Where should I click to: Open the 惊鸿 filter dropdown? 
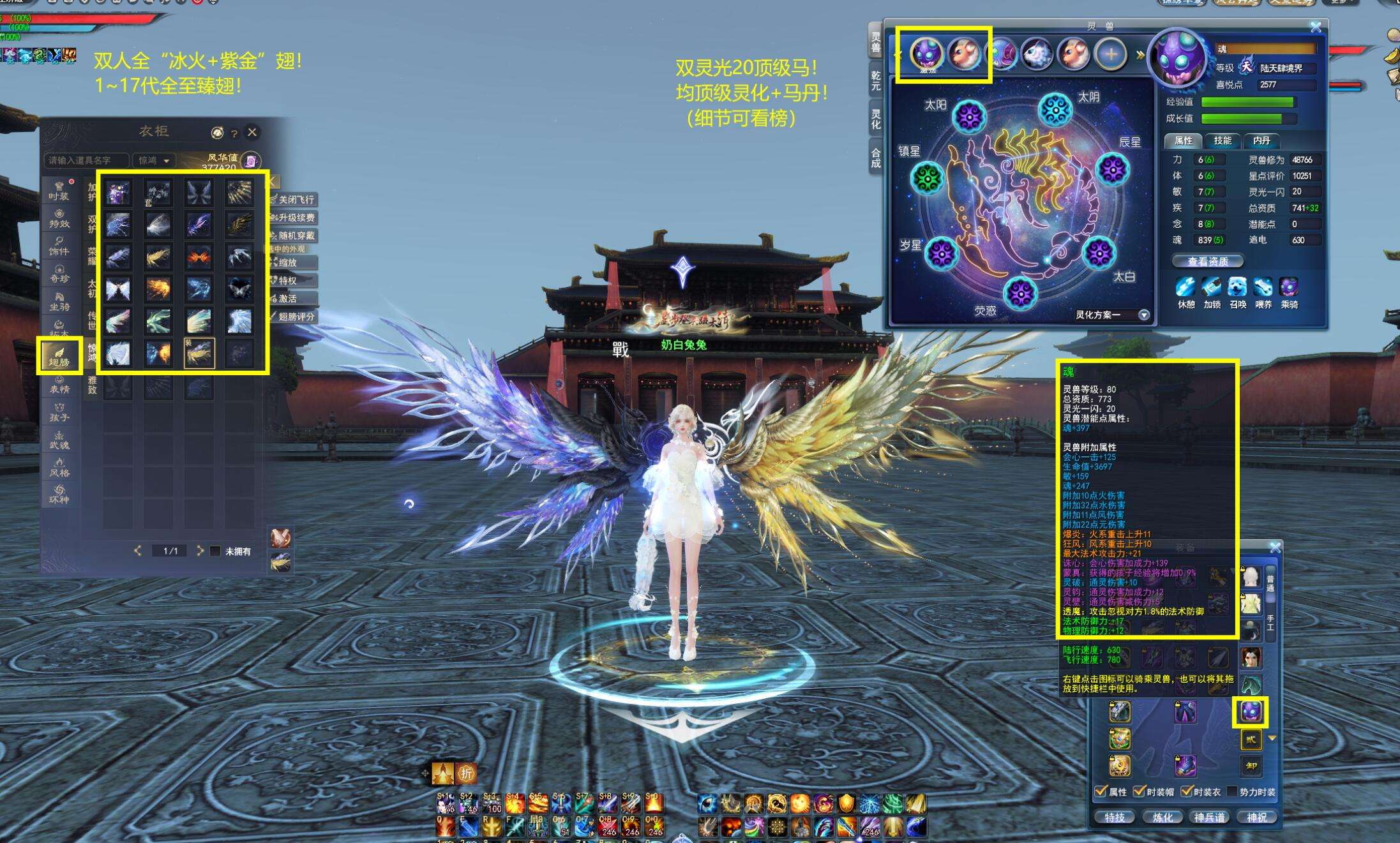coord(154,160)
